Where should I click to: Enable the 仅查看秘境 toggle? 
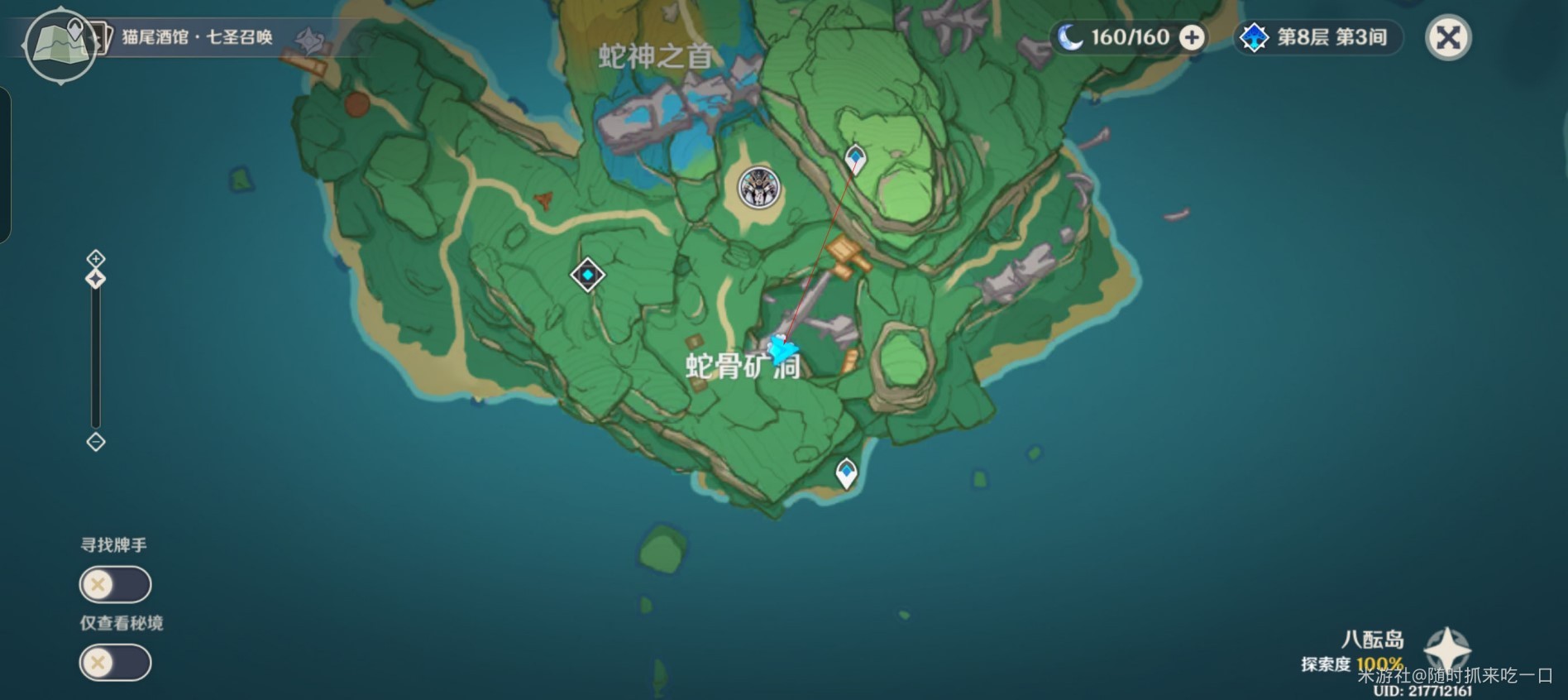pyautogui.click(x=115, y=663)
